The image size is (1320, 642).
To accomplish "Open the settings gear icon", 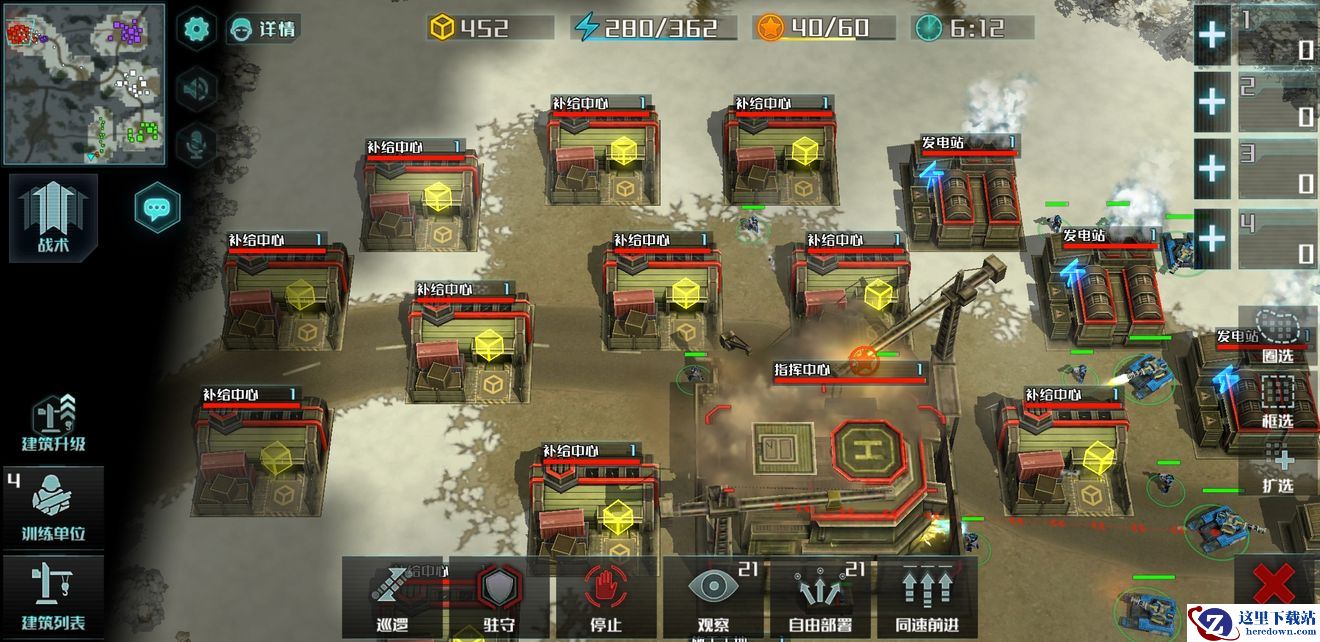I will click(196, 27).
